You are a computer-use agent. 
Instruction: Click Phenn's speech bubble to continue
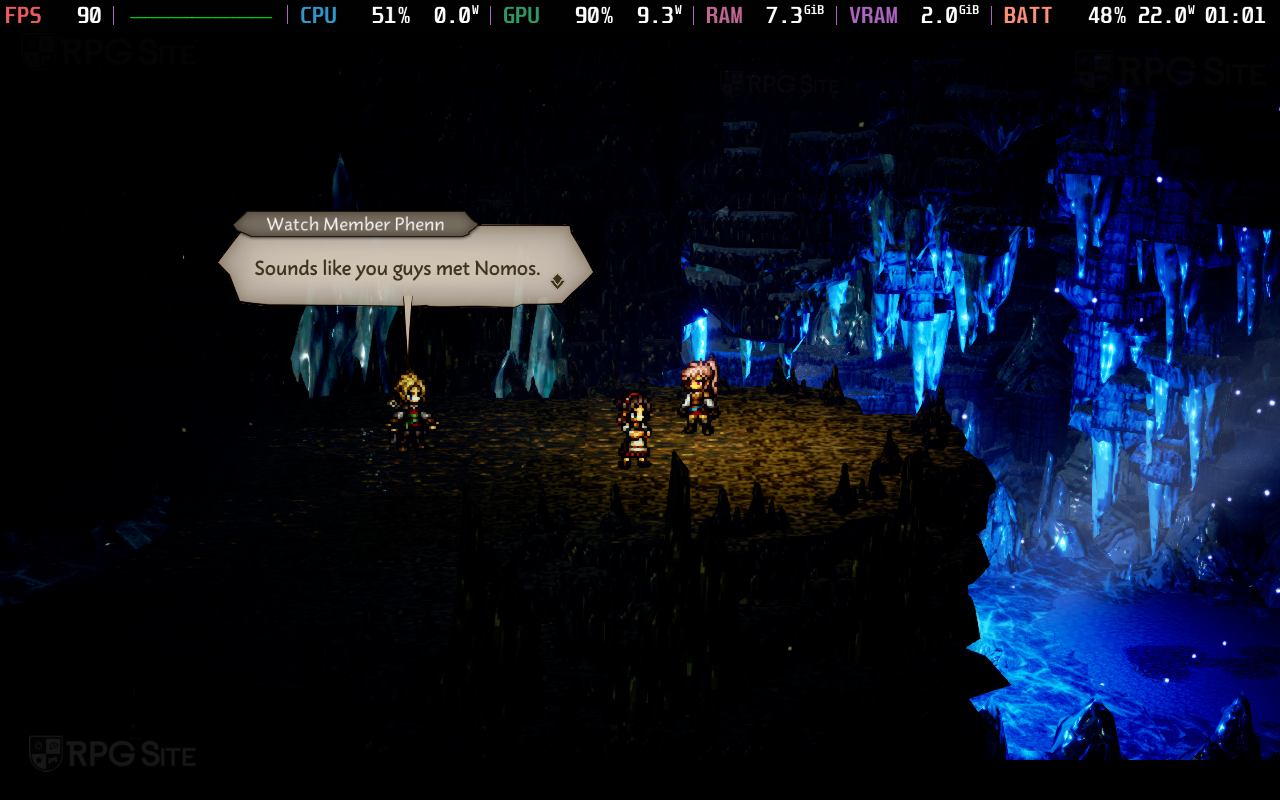point(398,268)
